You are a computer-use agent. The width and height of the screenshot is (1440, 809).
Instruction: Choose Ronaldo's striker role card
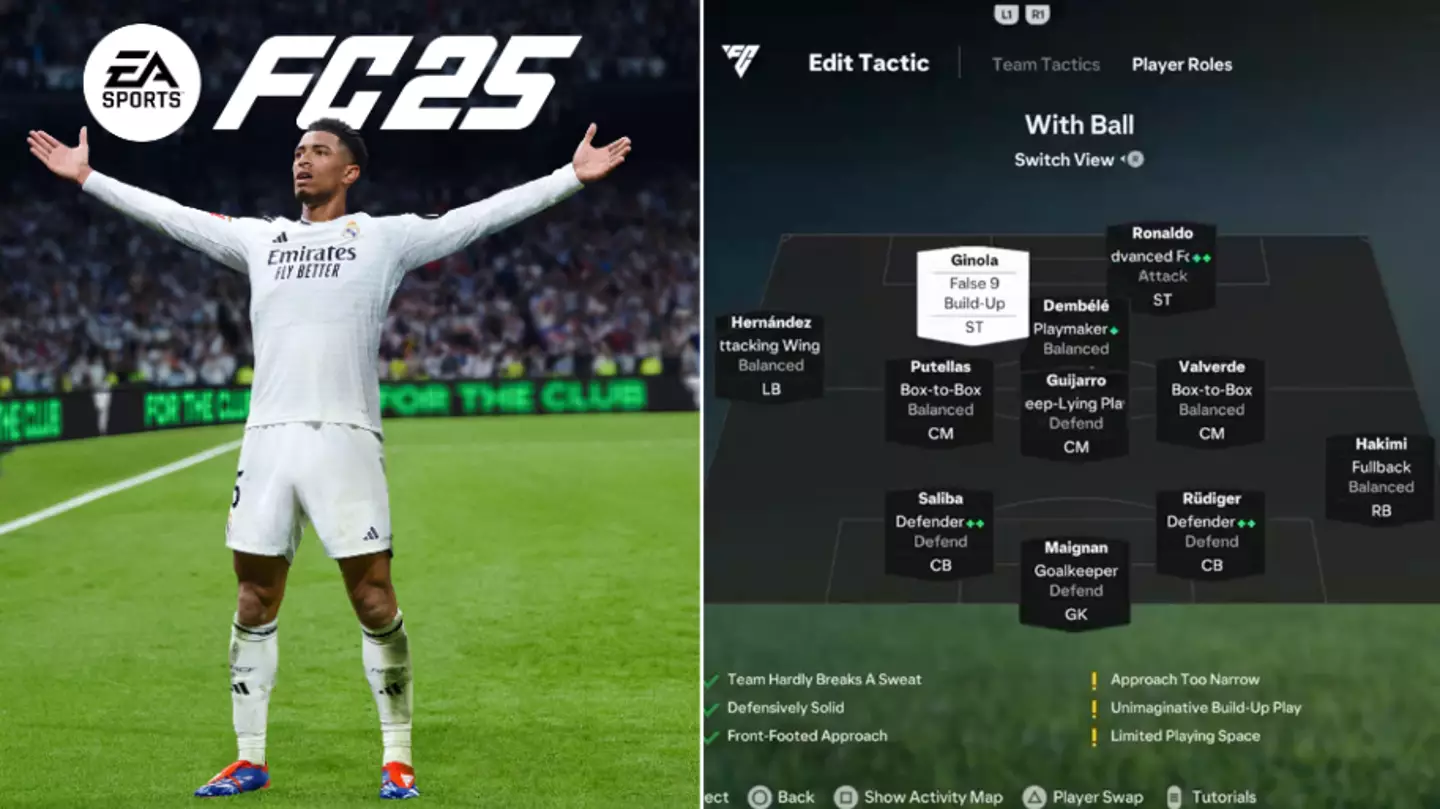pos(1161,266)
